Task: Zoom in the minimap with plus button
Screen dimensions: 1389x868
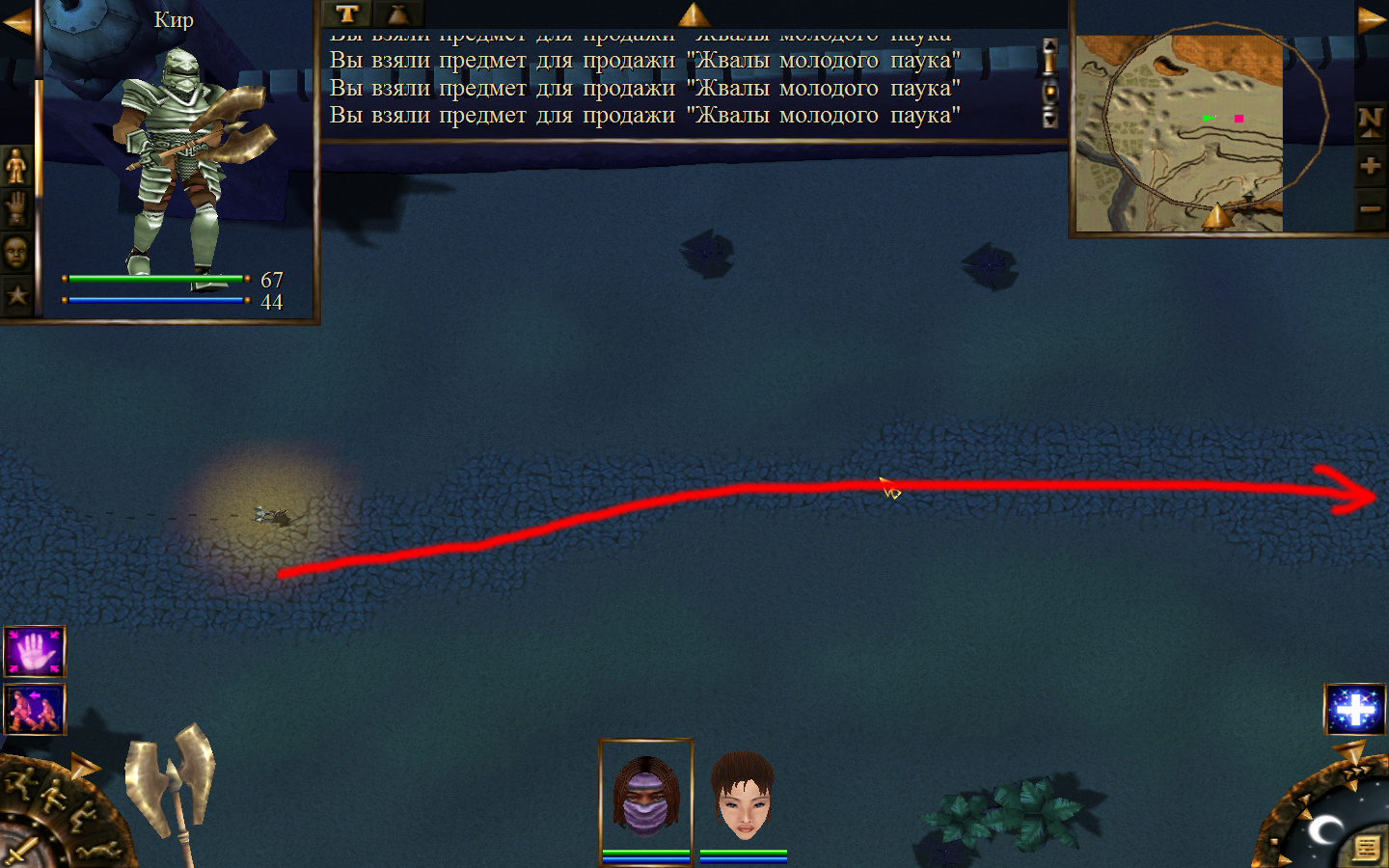Action: 1370,166
